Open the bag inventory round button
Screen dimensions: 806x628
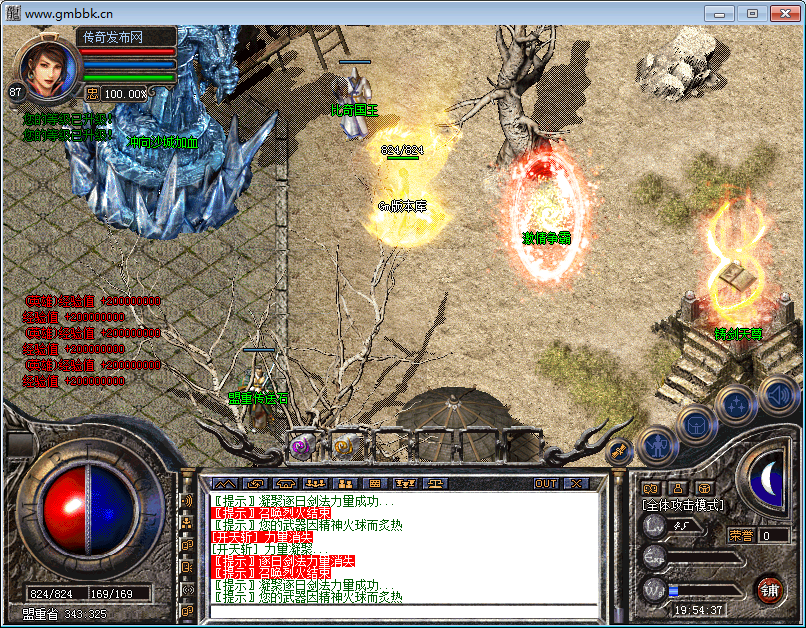click(696, 424)
